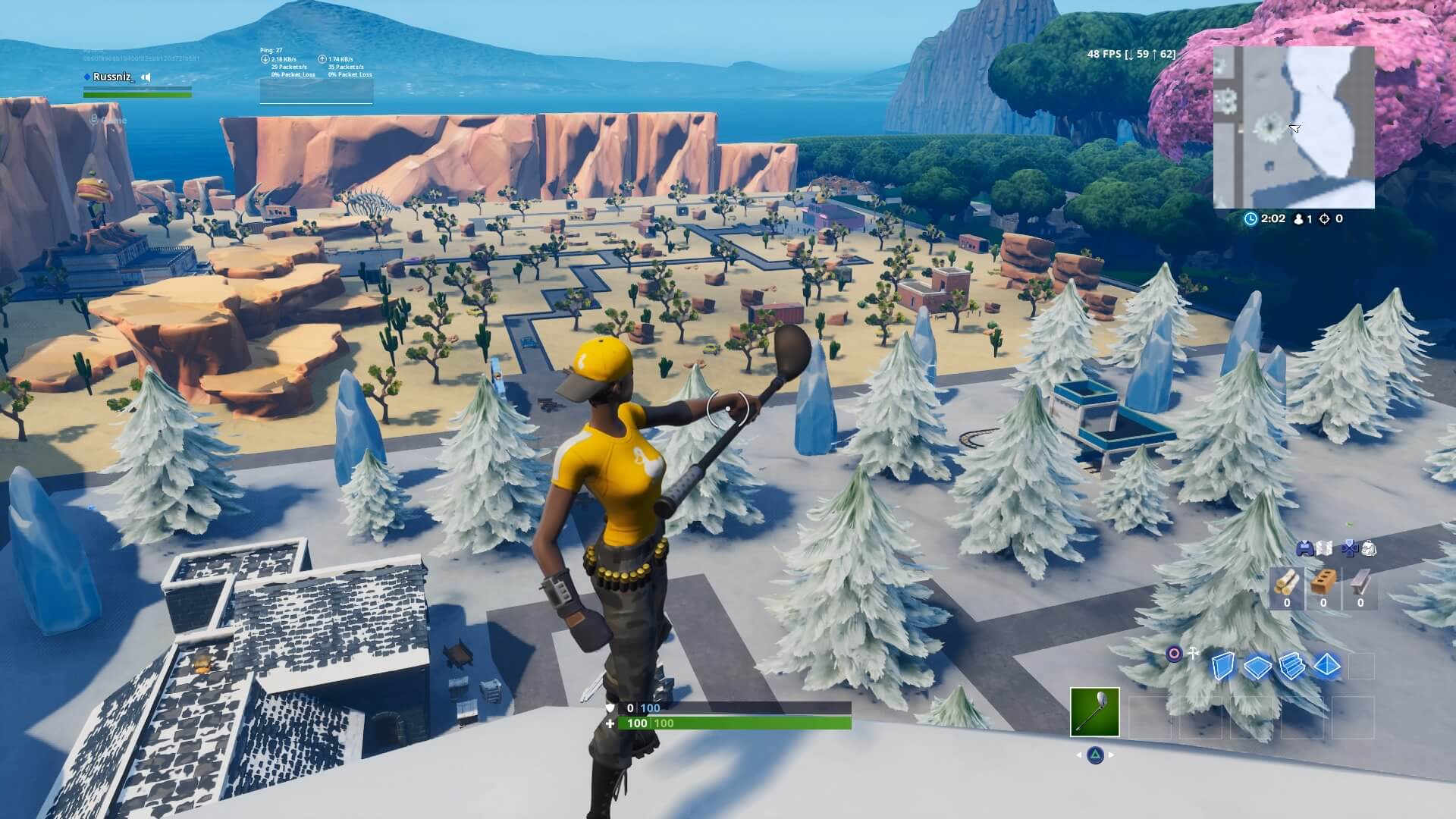This screenshot has width=1456, height=819.
Task: Click the eliminations crosshair icon under the minimap
Action: (x=1325, y=219)
